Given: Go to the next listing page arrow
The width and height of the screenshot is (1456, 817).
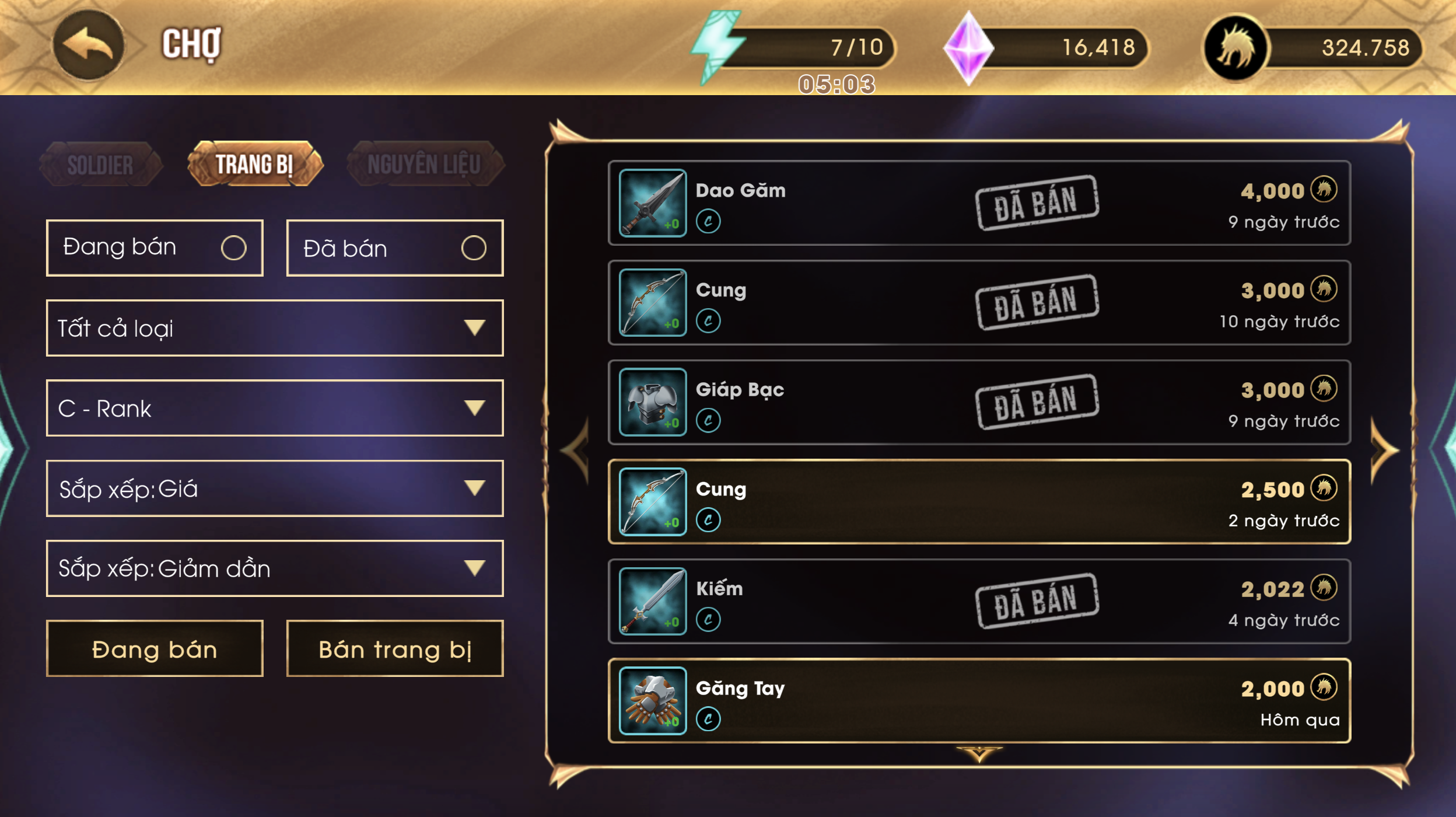Looking at the screenshot, I should 1384,451.
